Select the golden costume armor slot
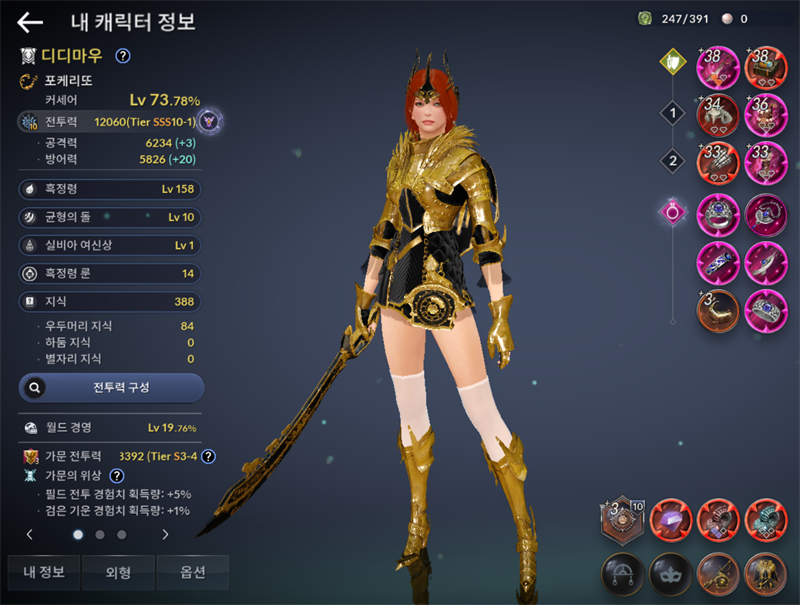The height and width of the screenshot is (605, 800). point(765,573)
